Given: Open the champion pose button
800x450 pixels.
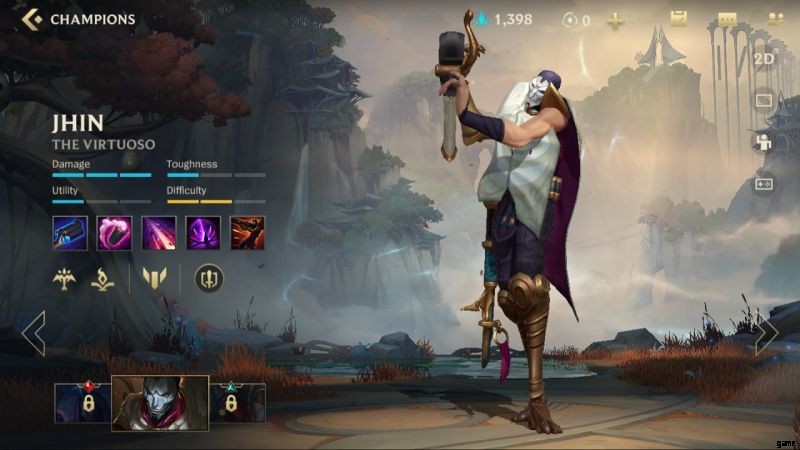Looking at the screenshot, I should pos(764,142).
